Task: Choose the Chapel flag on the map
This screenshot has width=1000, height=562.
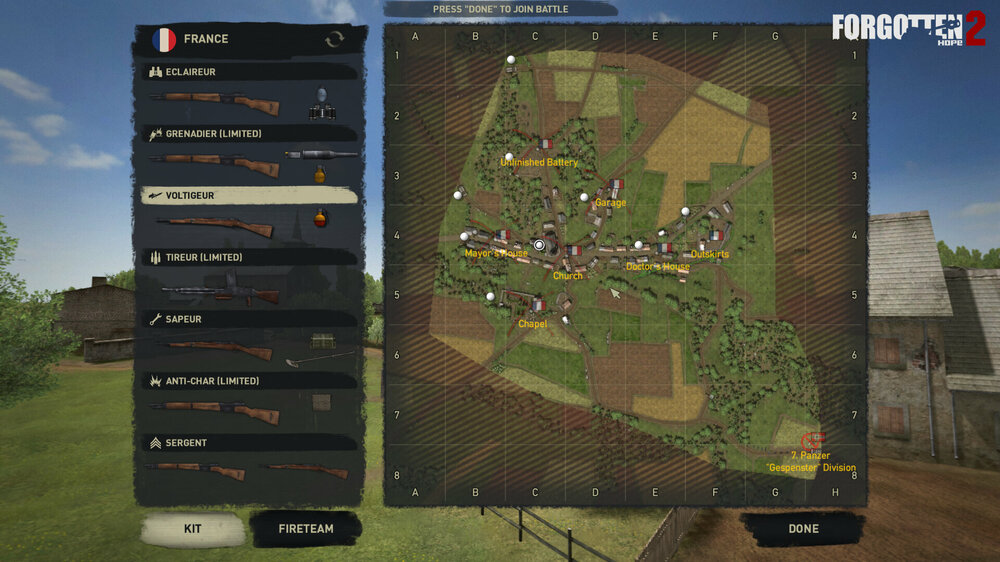Action: pyautogui.click(x=538, y=305)
